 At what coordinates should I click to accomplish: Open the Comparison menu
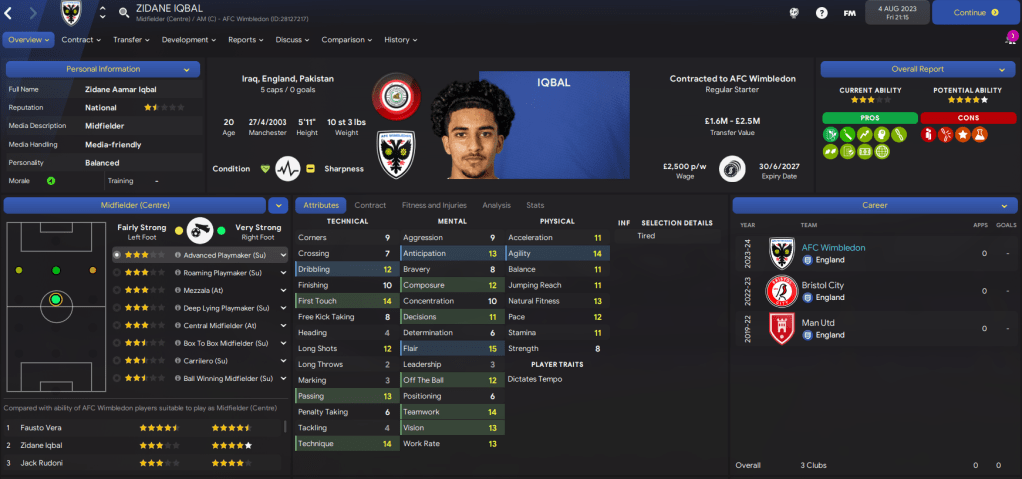(x=347, y=40)
